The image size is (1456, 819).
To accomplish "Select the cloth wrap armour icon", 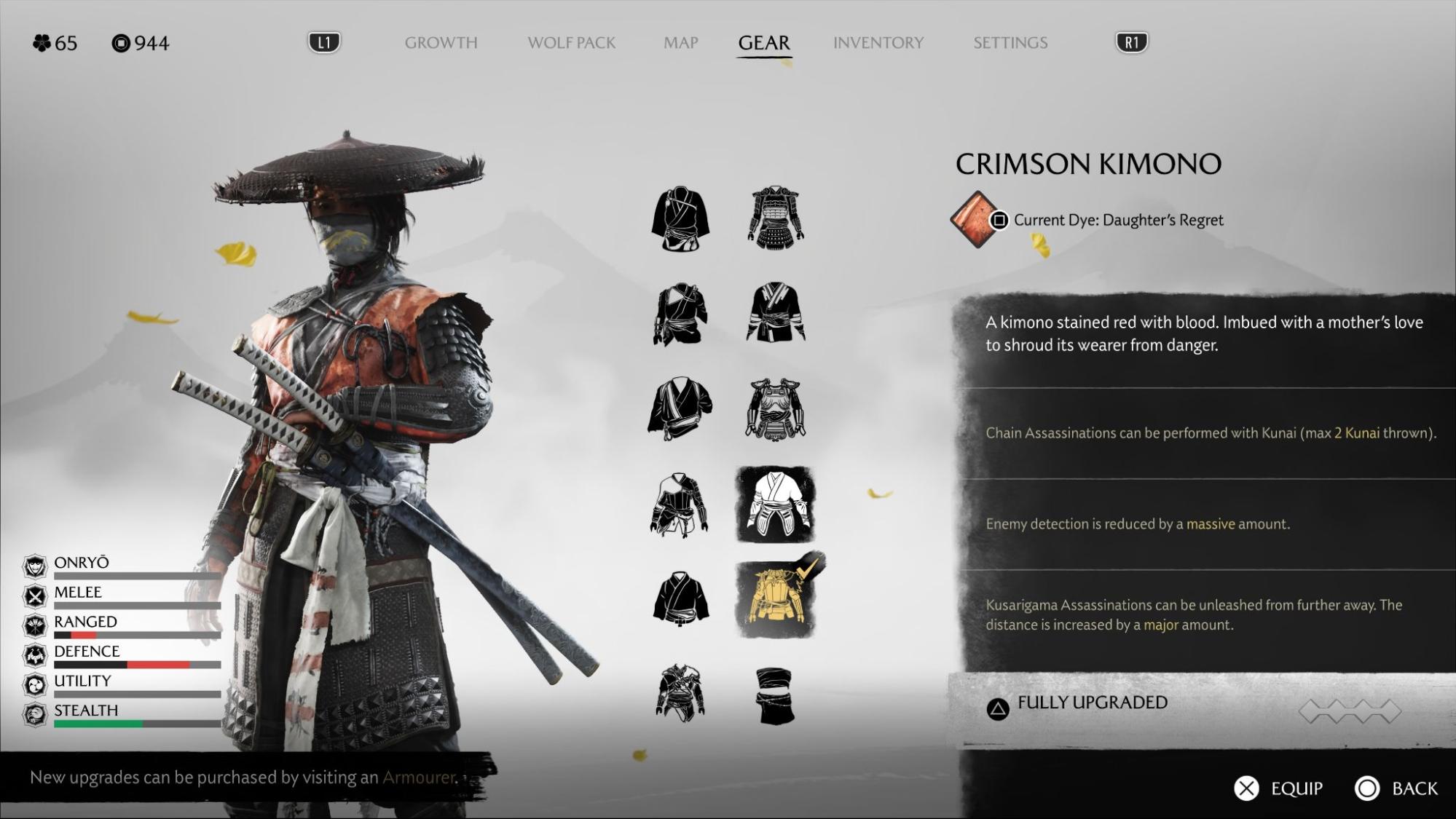I will (x=775, y=695).
